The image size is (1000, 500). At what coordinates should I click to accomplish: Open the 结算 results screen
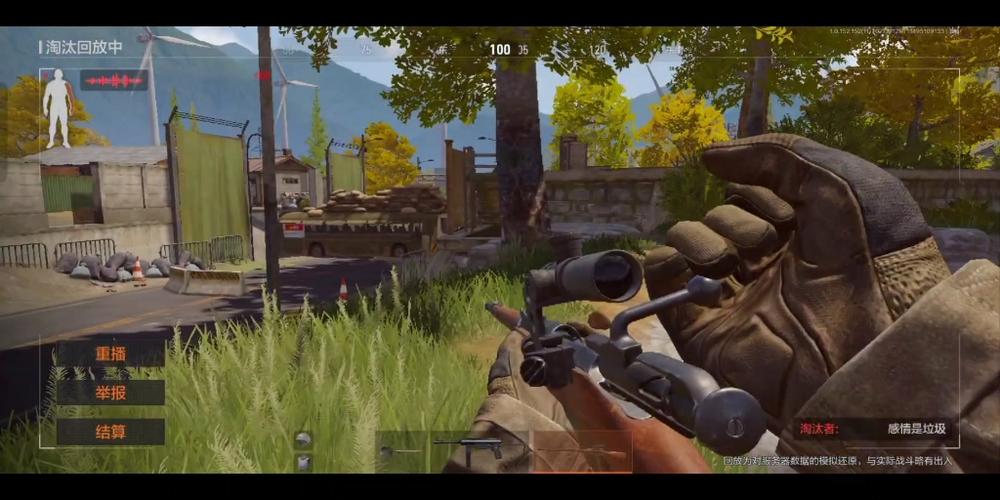[x=110, y=432]
